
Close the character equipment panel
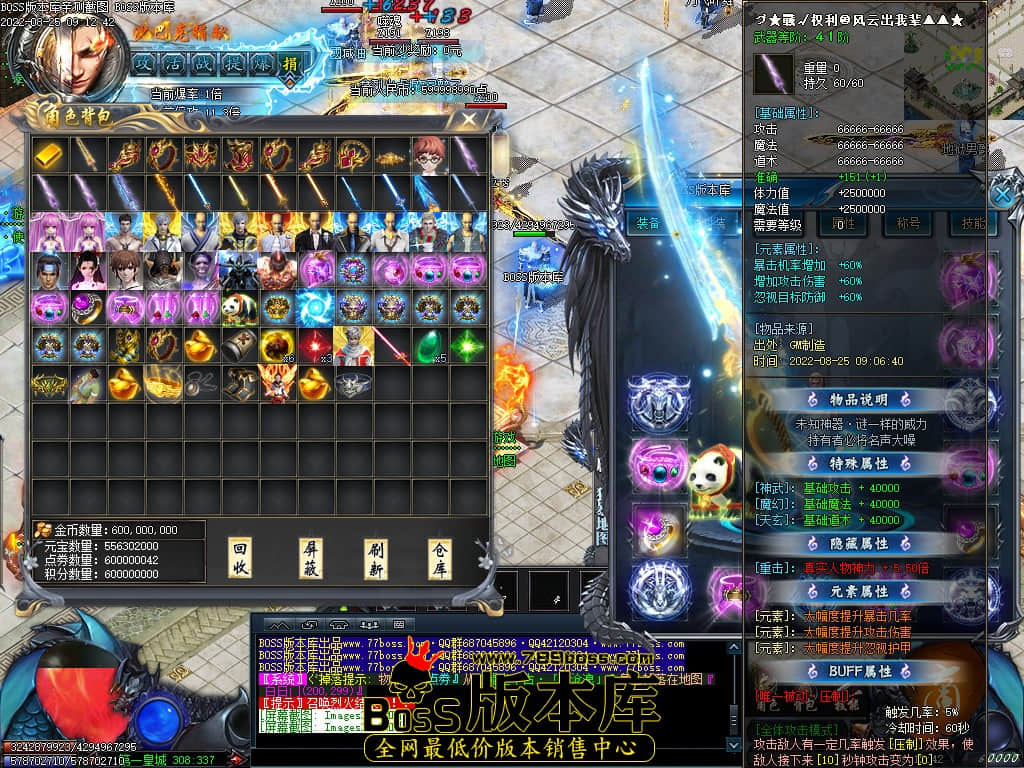[x=1002, y=193]
